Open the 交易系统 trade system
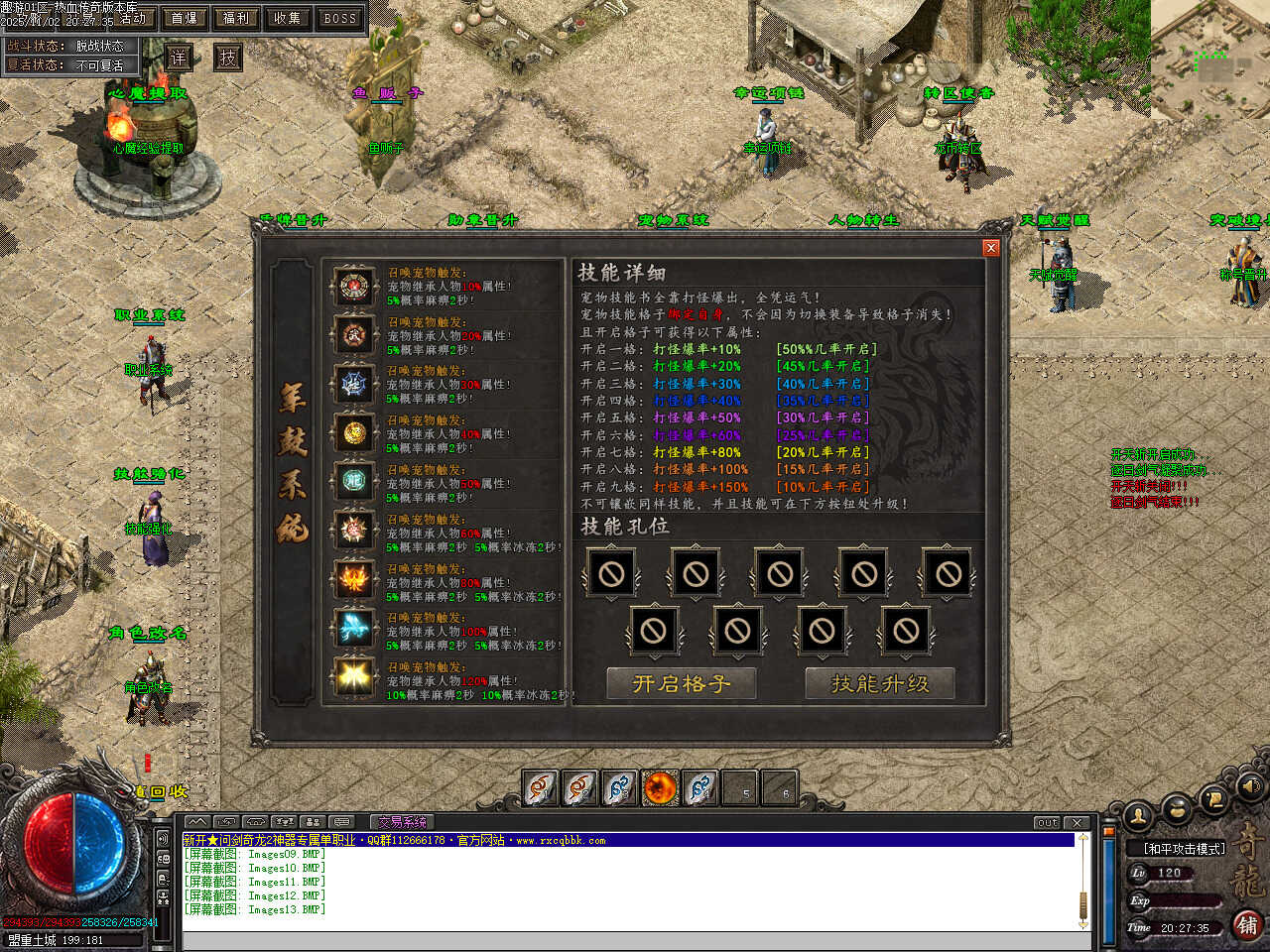The image size is (1270, 952). [x=402, y=822]
